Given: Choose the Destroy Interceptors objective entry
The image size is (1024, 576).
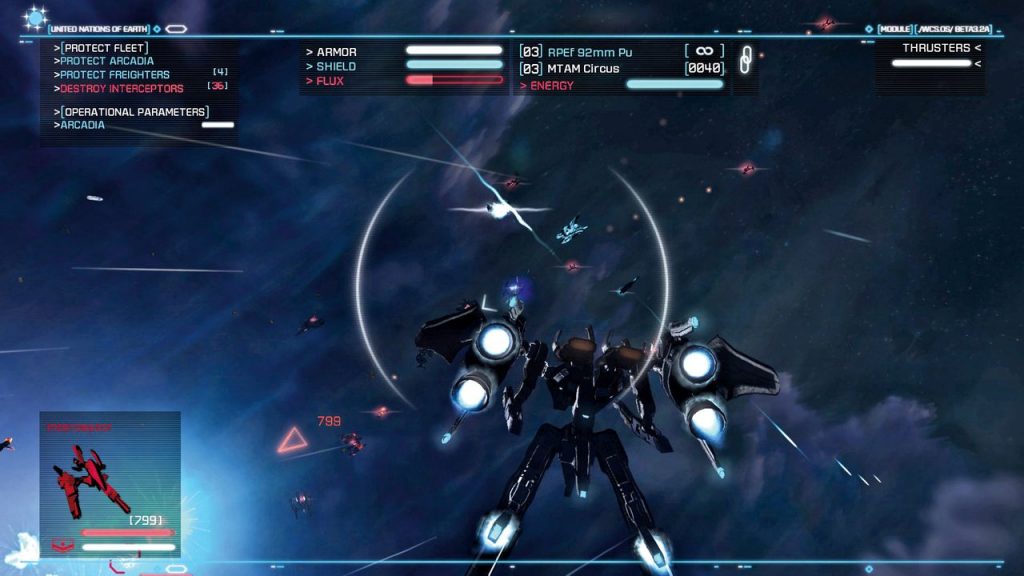Looking at the screenshot, I should click(x=120, y=89).
